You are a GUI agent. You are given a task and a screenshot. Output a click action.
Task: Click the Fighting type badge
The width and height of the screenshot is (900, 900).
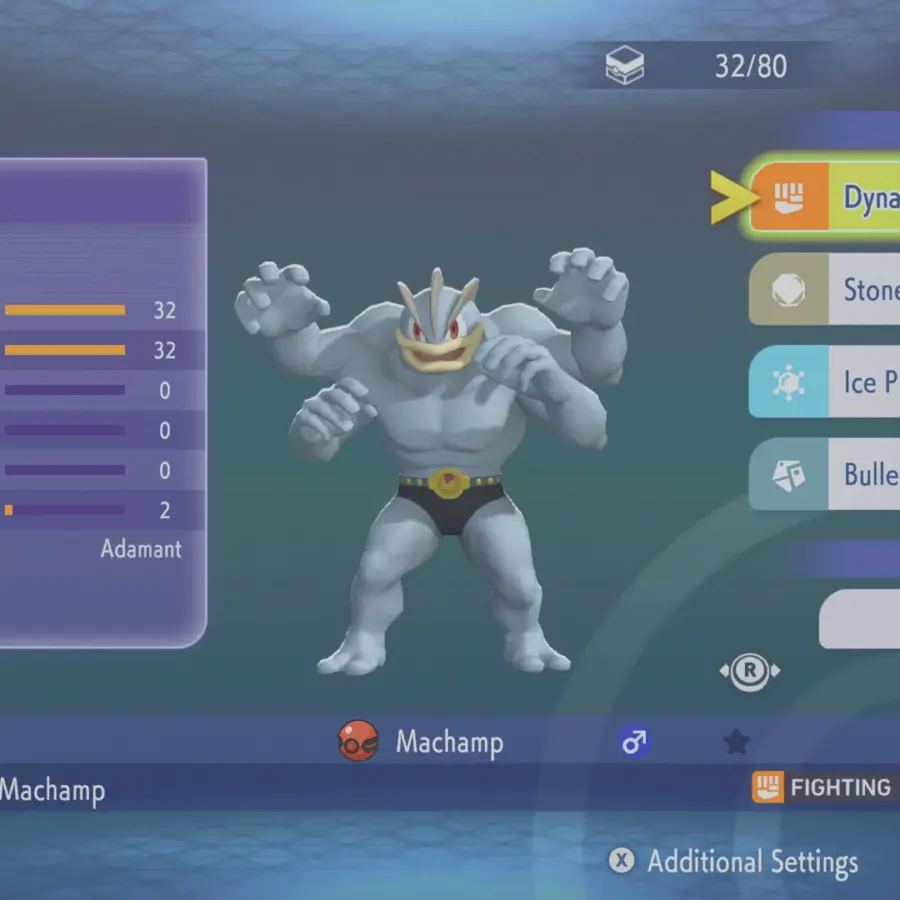(822, 788)
